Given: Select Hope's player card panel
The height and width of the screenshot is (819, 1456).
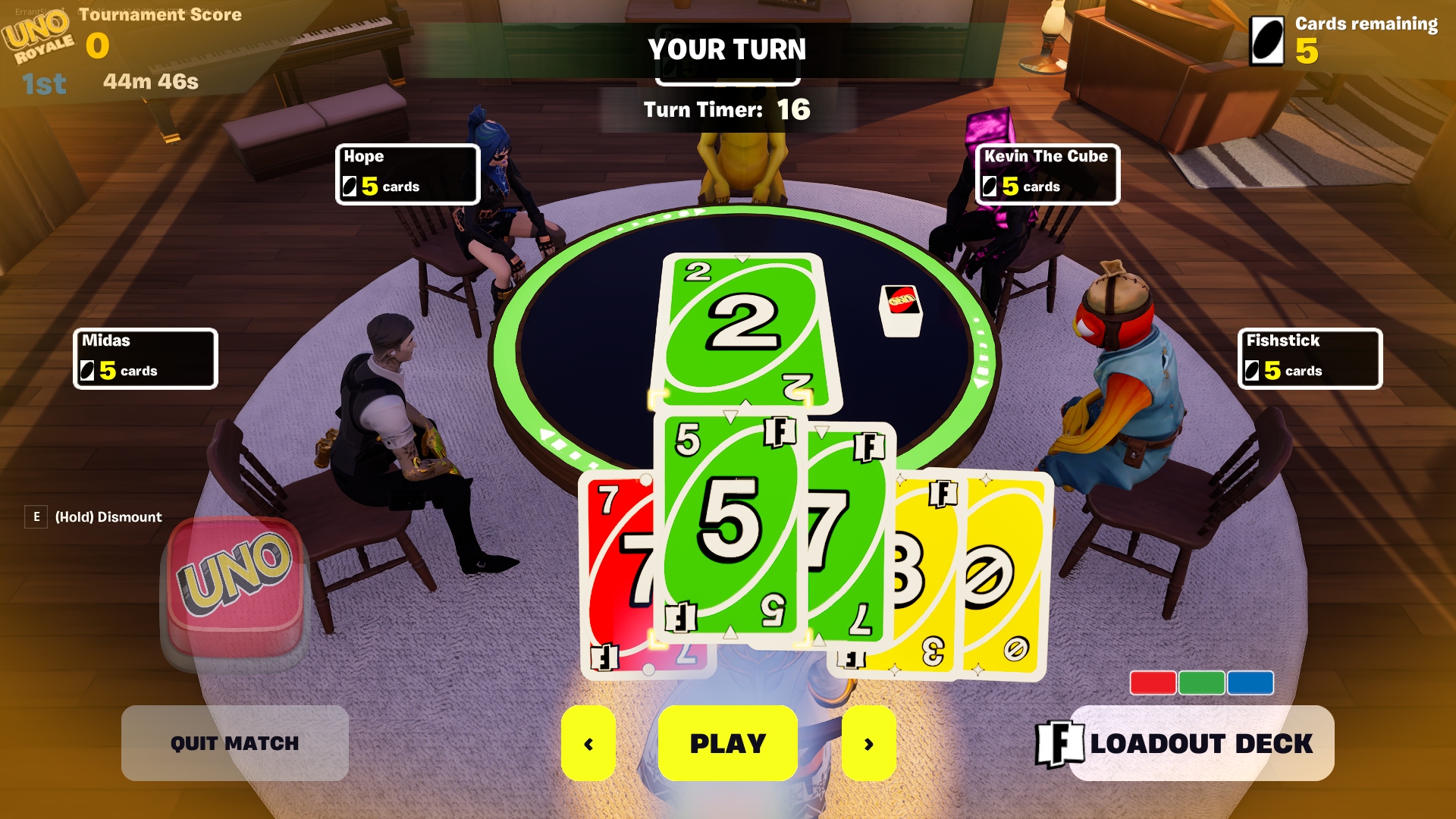Looking at the screenshot, I should coord(407,174).
